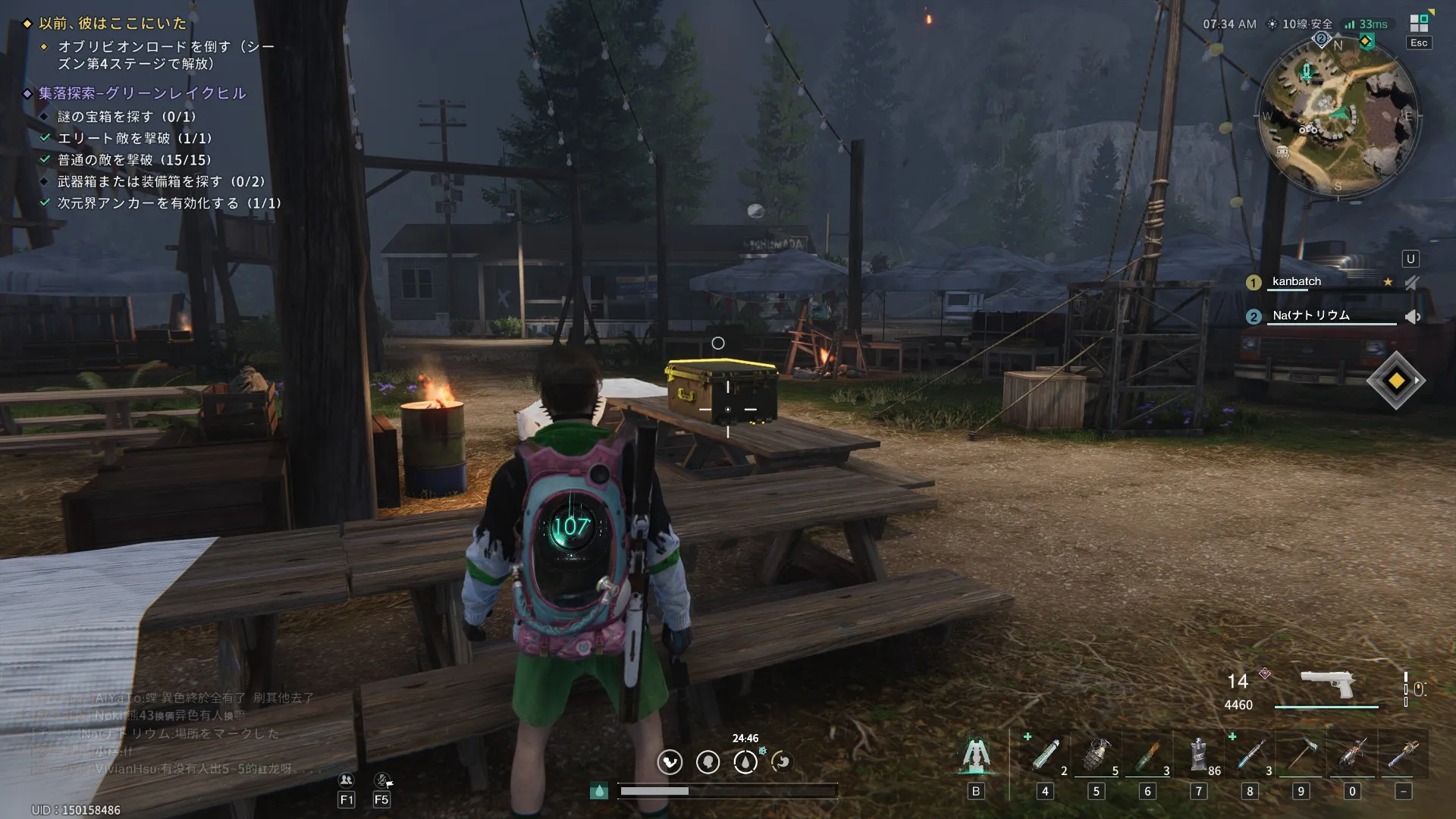
Task: Open the backpack icon in the hotbar
Action: click(x=976, y=756)
